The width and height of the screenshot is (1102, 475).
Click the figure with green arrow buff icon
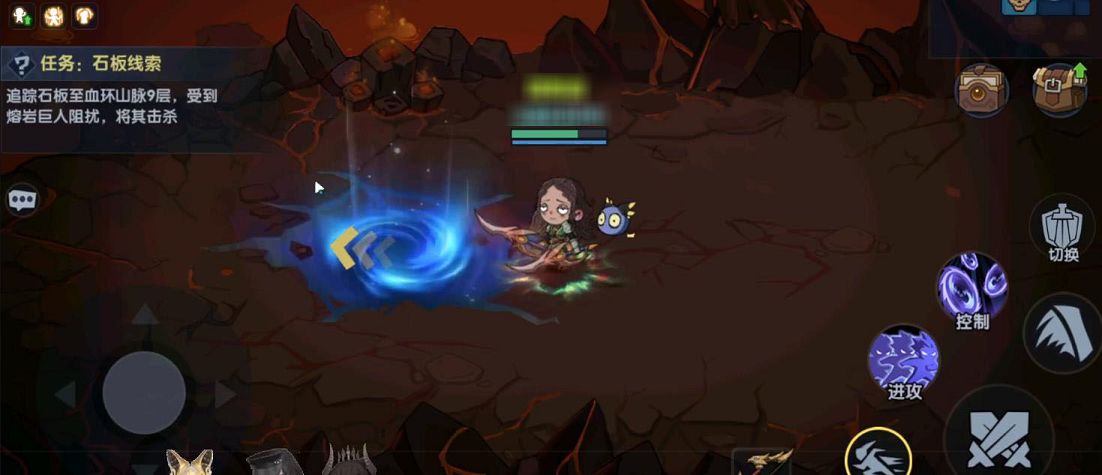(x=21, y=14)
